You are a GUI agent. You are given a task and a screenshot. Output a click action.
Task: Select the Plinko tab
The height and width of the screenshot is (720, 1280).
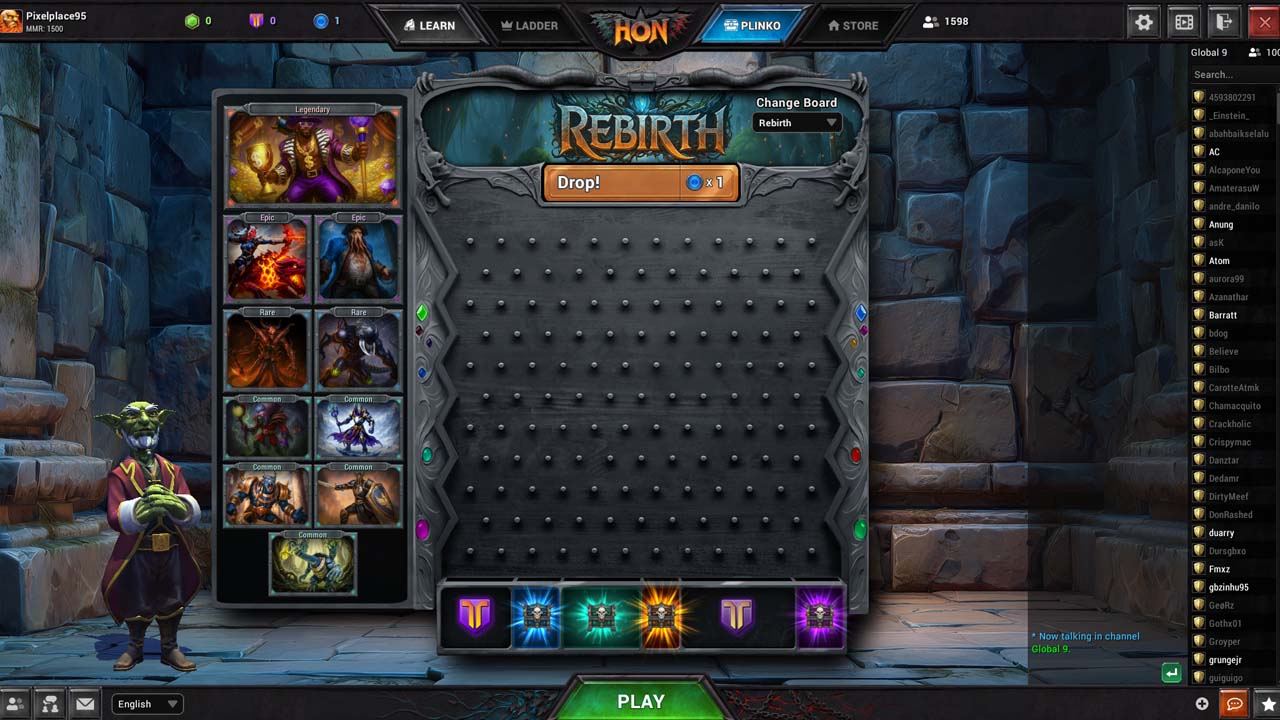coord(754,25)
